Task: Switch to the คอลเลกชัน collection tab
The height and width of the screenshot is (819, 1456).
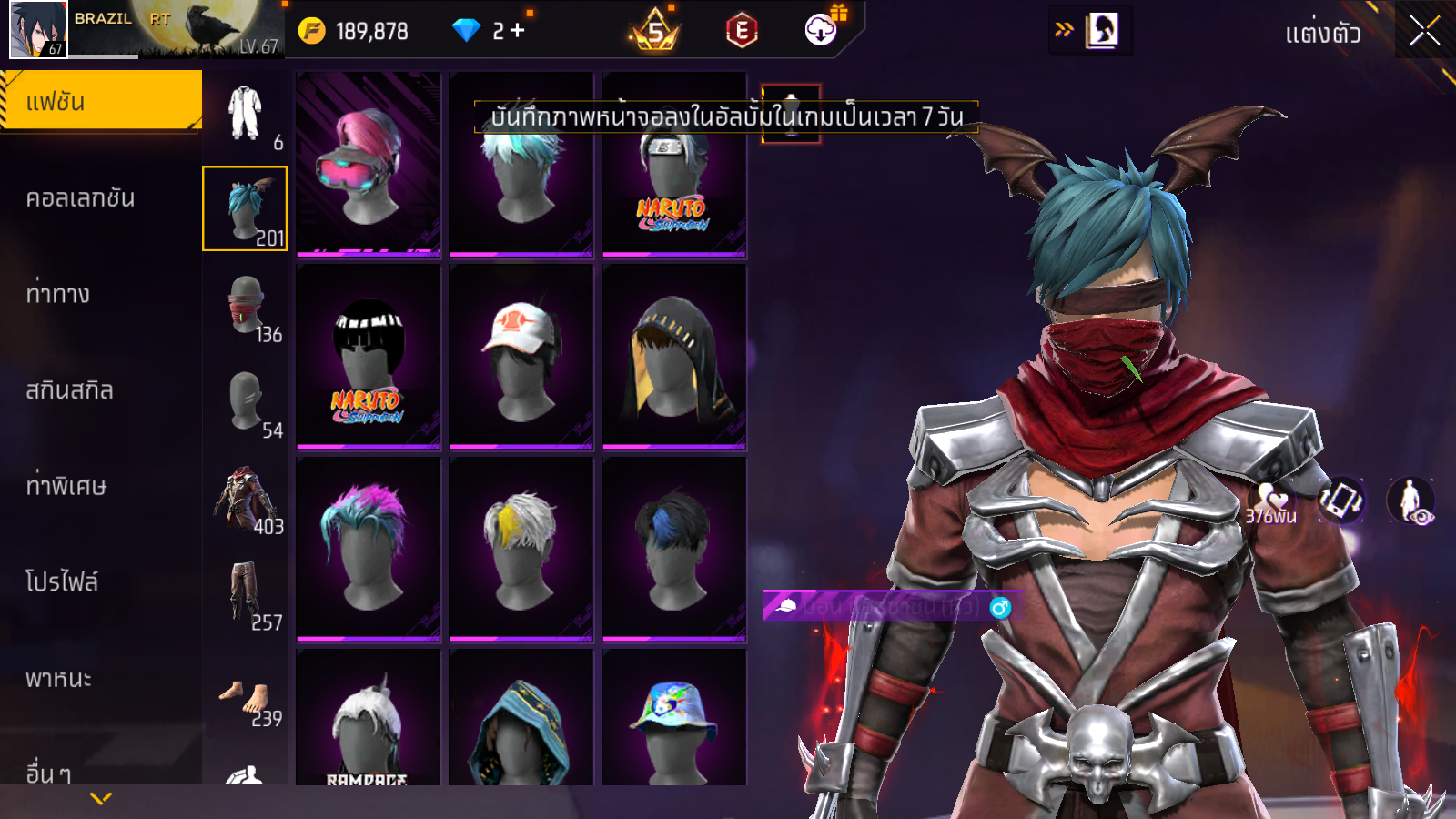Action: pyautogui.click(x=80, y=198)
